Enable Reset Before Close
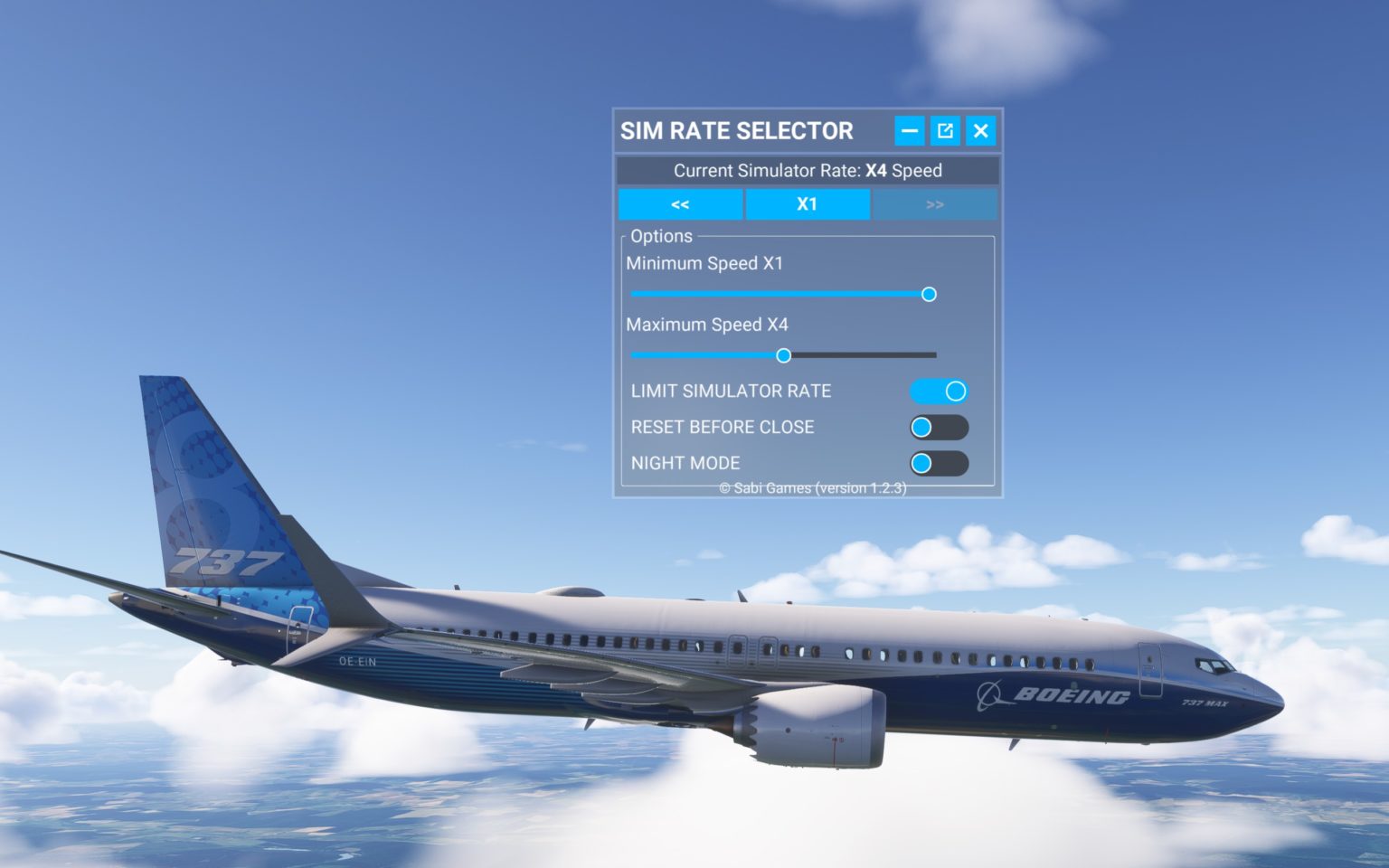 coord(940,427)
